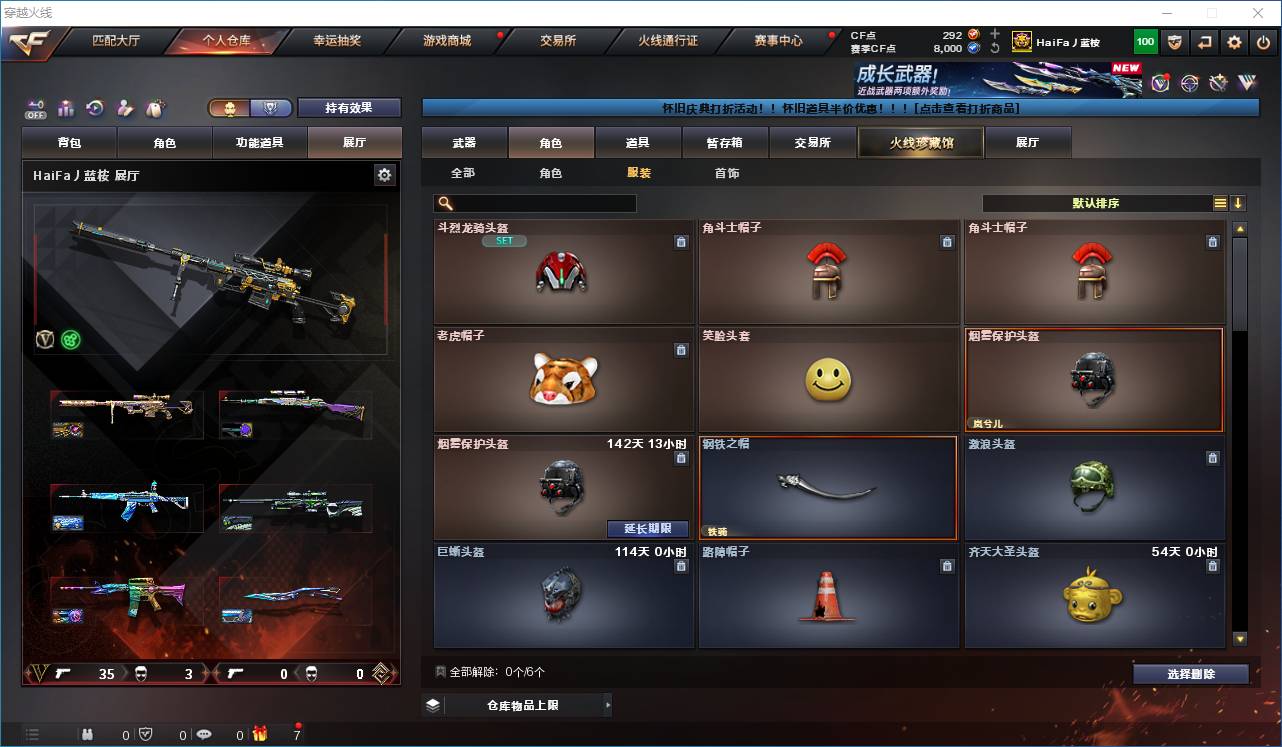
Task: Open the search field in the item library
Action: pos(535,203)
